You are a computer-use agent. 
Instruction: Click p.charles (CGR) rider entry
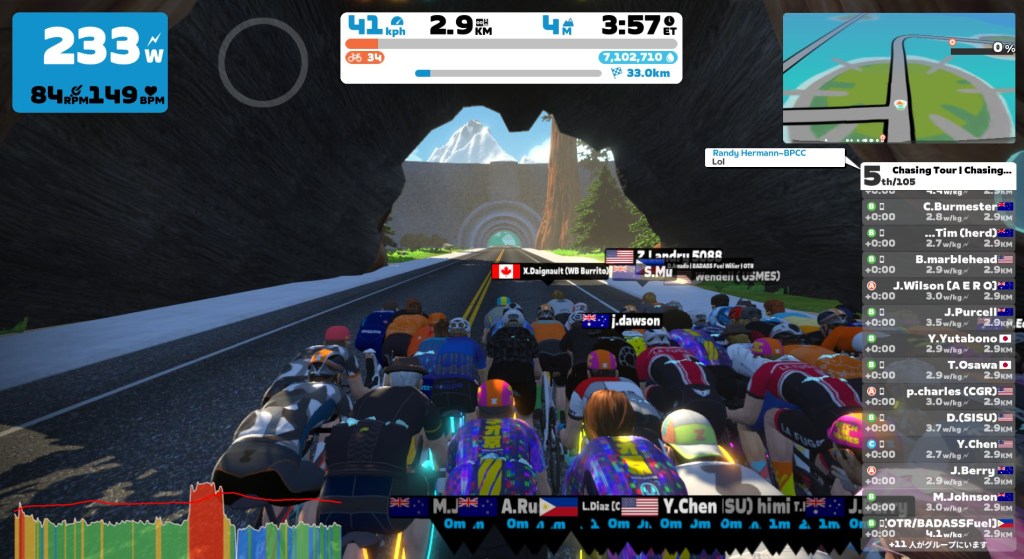[938, 396]
